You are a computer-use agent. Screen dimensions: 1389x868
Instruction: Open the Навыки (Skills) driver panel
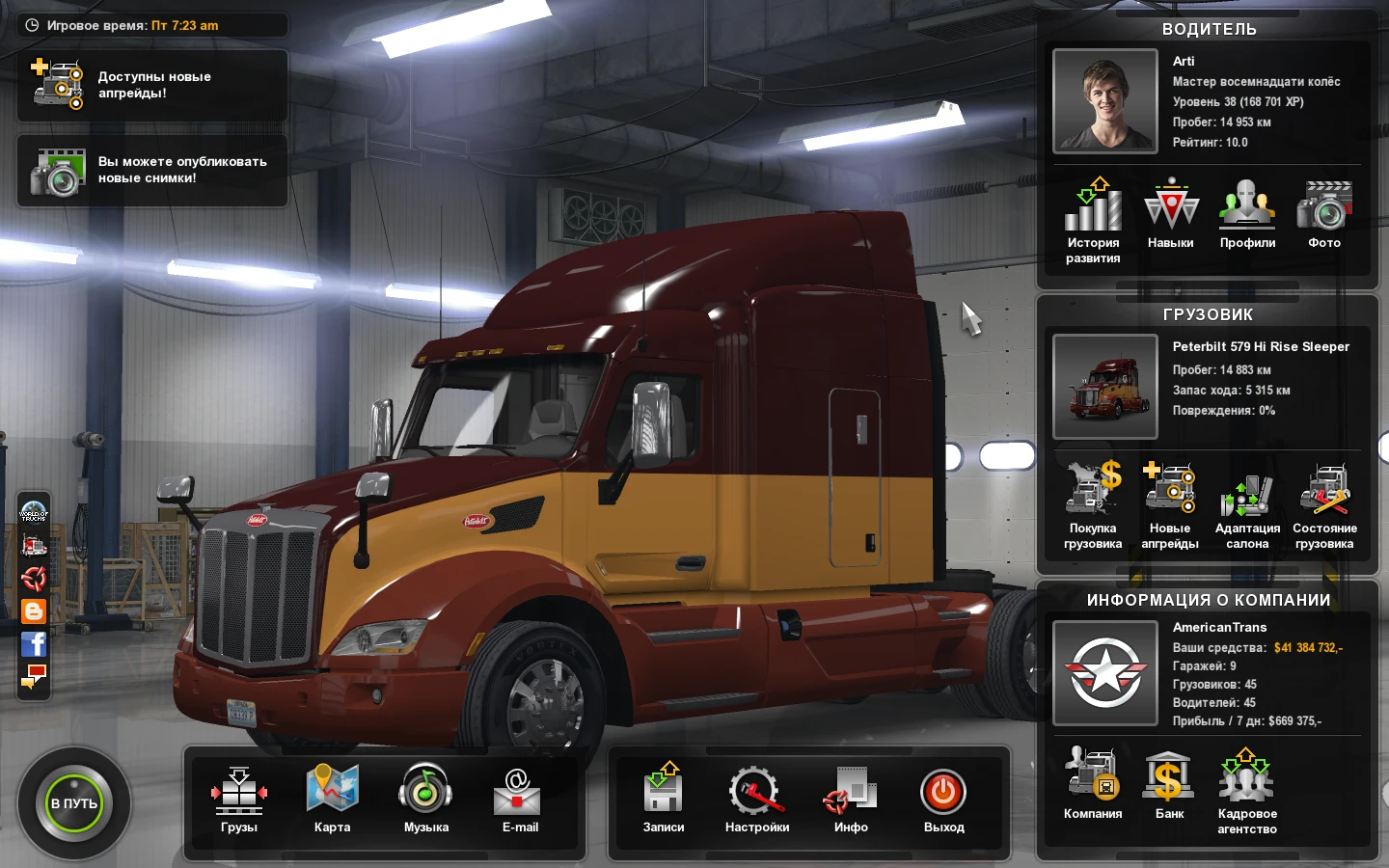(x=1170, y=212)
